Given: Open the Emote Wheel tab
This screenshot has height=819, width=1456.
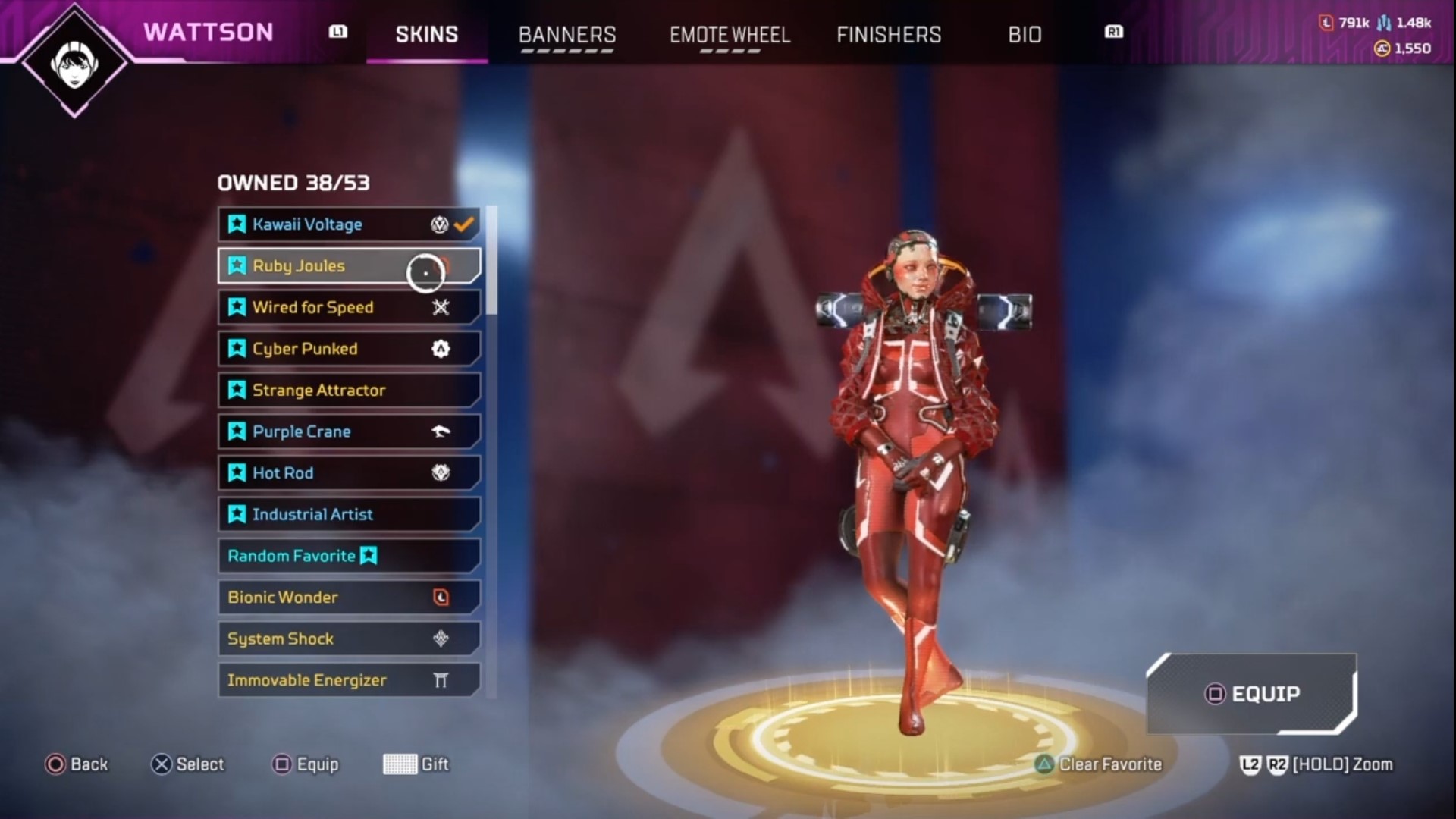Looking at the screenshot, I should pyautogui.click(x=730, y=35).
